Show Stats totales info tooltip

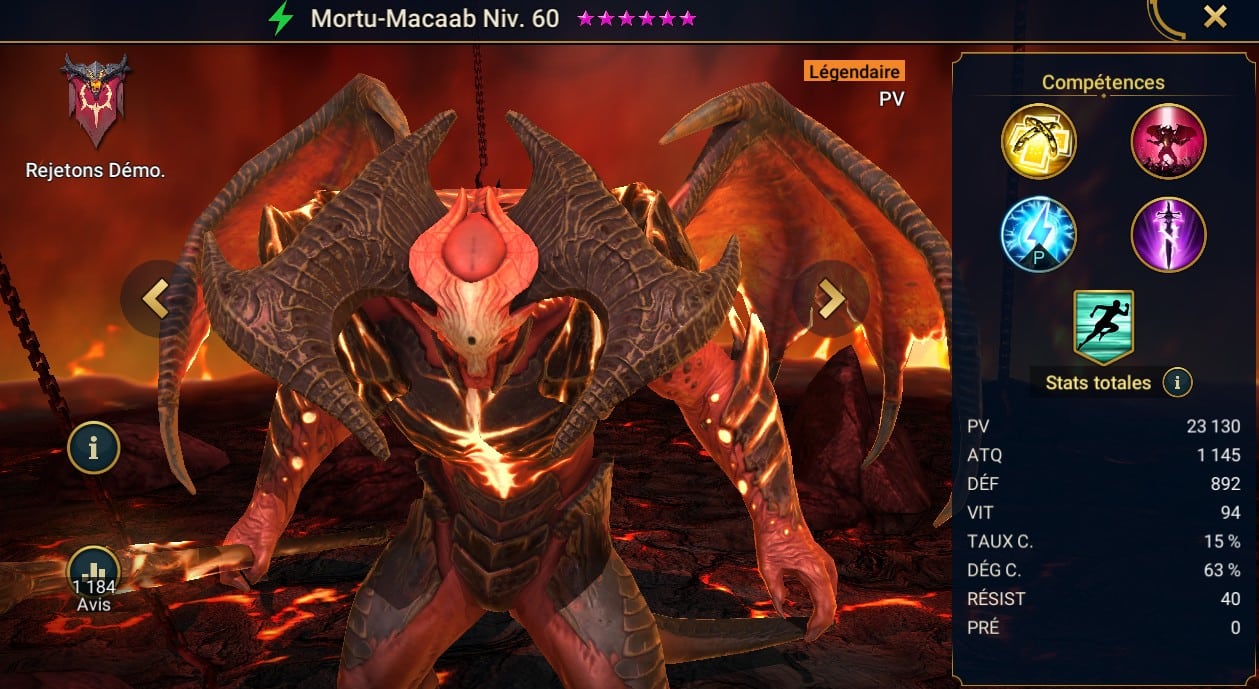[x=1178, y=382]
